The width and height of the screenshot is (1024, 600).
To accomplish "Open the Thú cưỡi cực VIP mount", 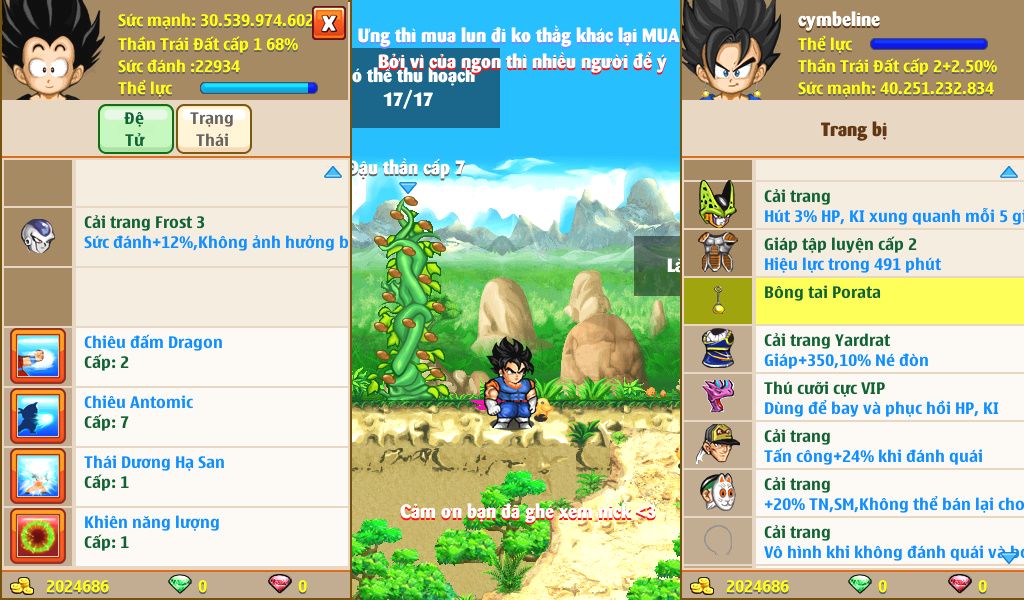I will tap(888, 398).
